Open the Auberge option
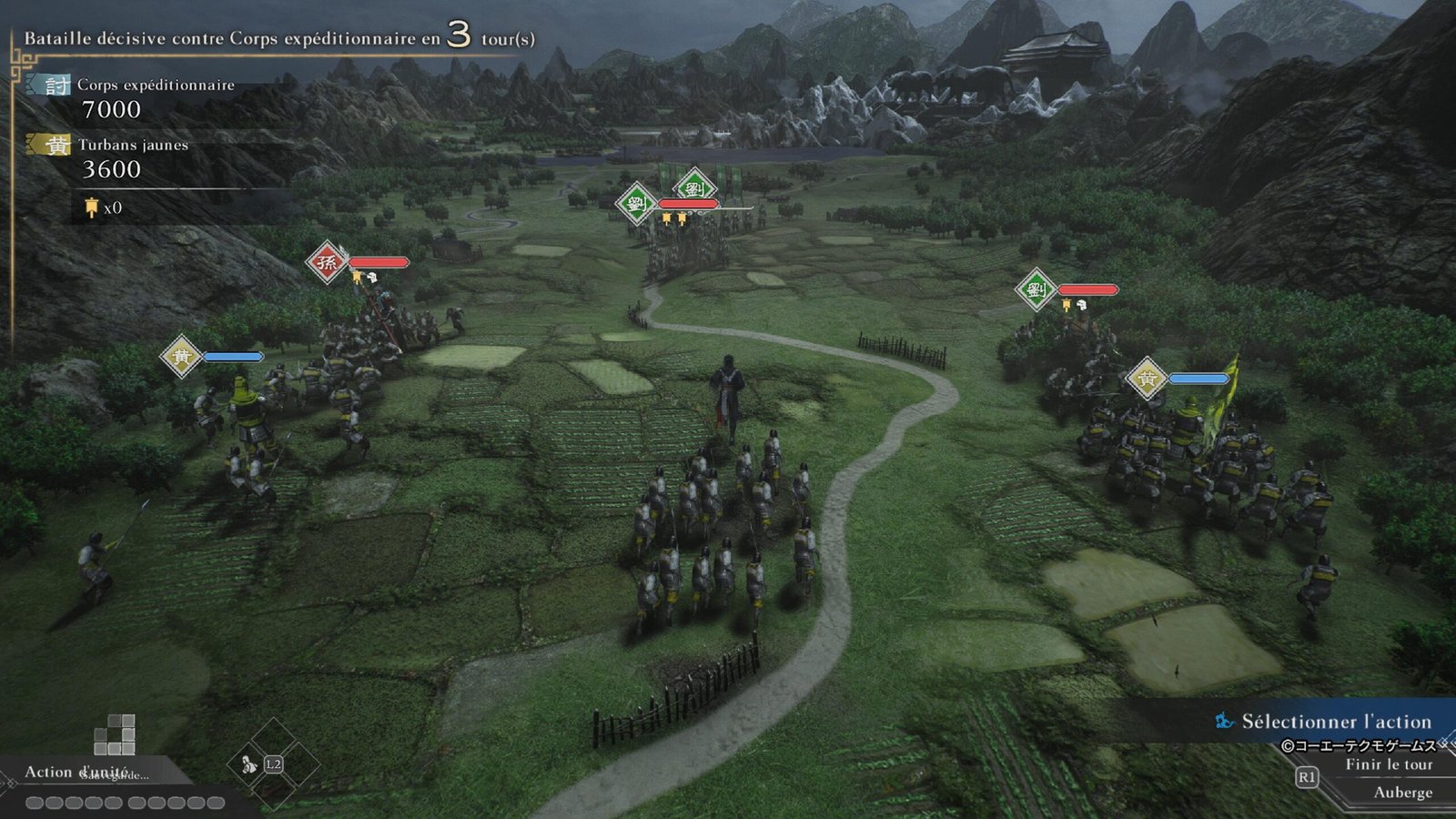 pyautogui.click(x=1402, y=793)
